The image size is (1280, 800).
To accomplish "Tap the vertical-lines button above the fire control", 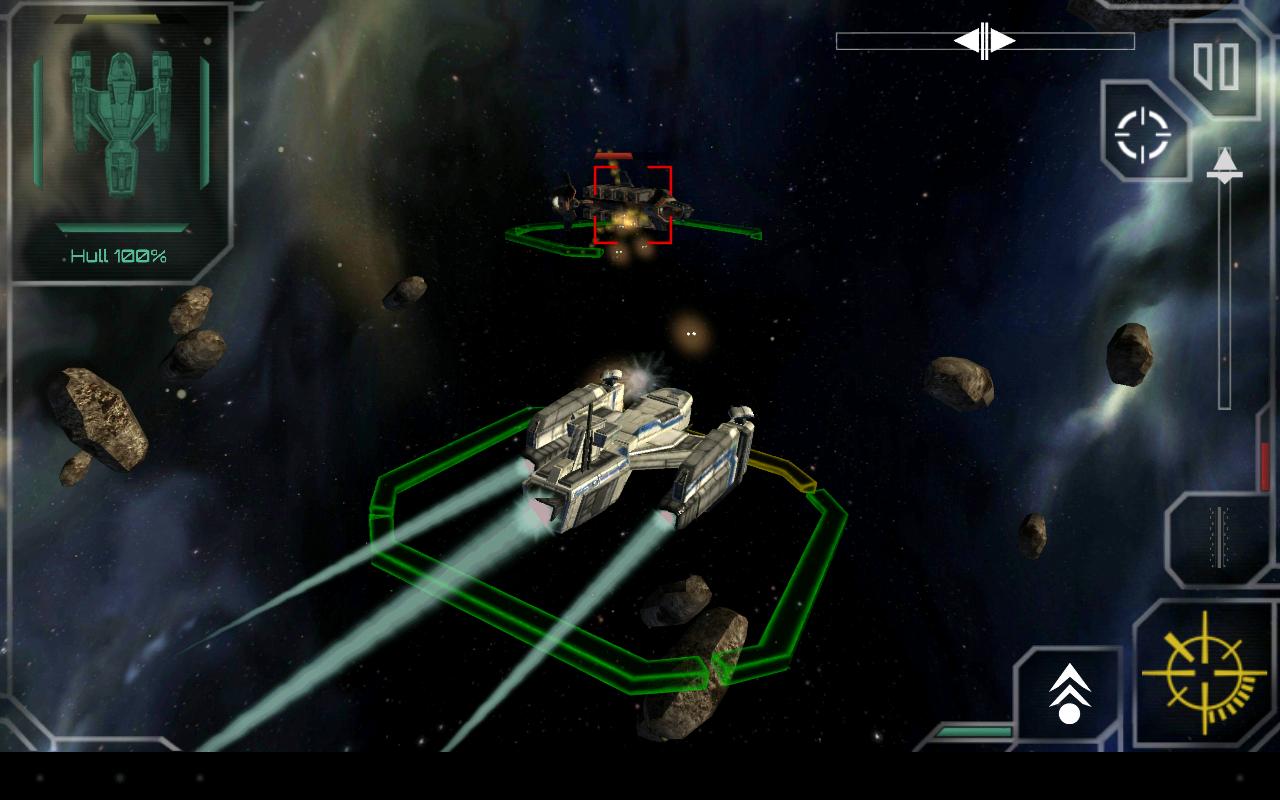I will tap(1218, 537).
